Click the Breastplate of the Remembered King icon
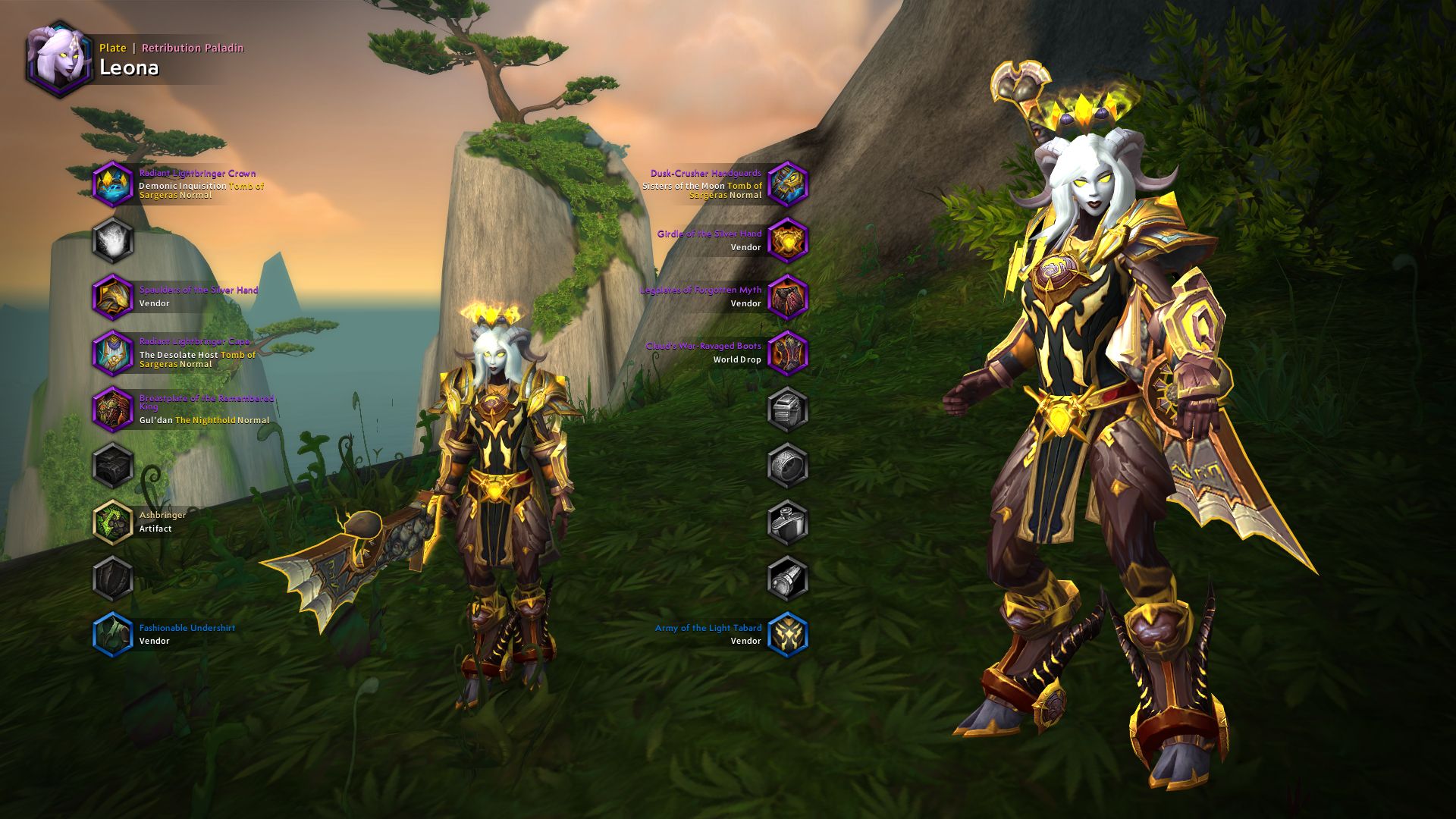The width and height of the screenshot is (1456, 819). point(114,409)
